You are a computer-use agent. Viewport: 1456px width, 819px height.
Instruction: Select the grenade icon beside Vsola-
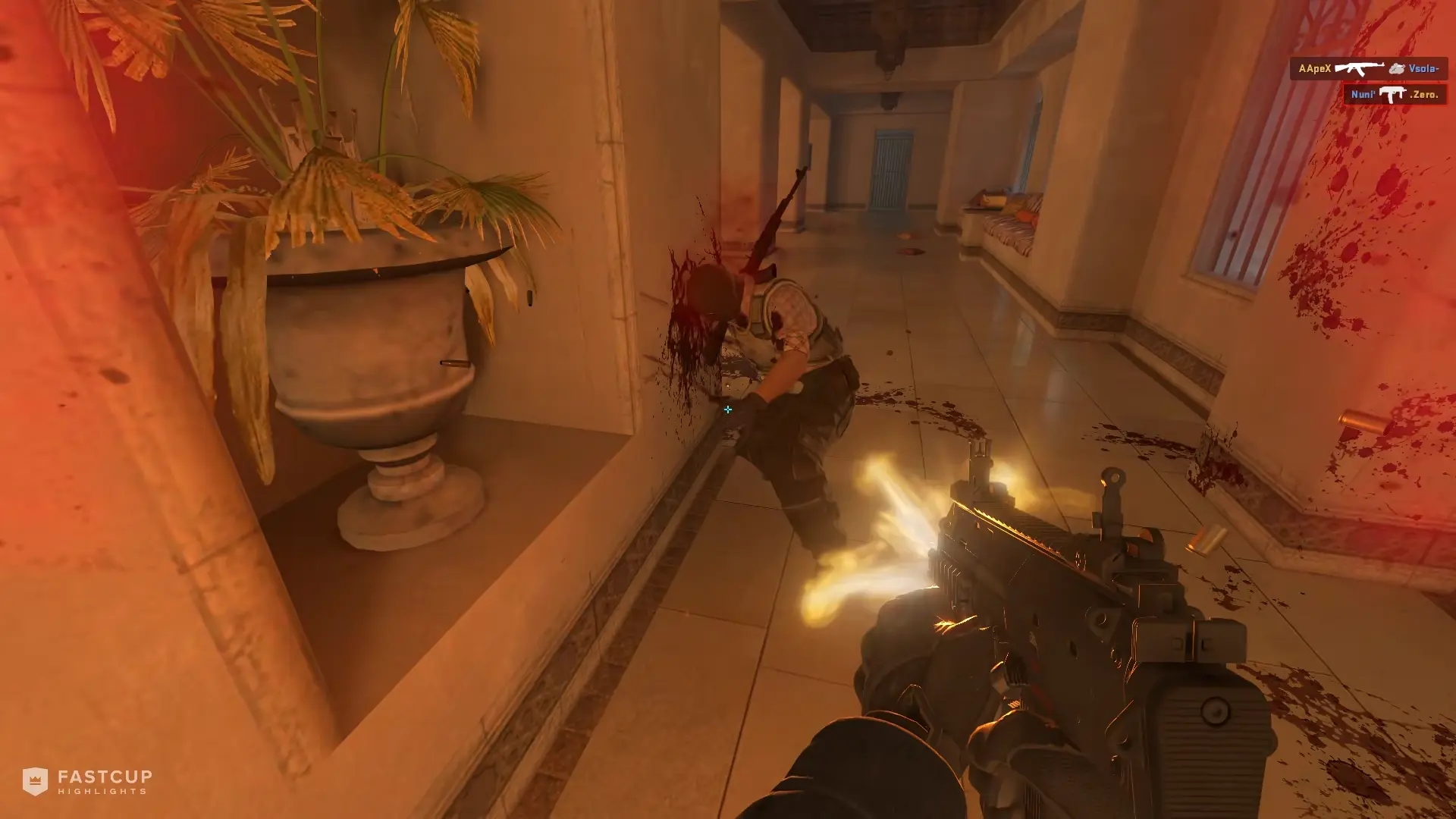point(1398,68)
